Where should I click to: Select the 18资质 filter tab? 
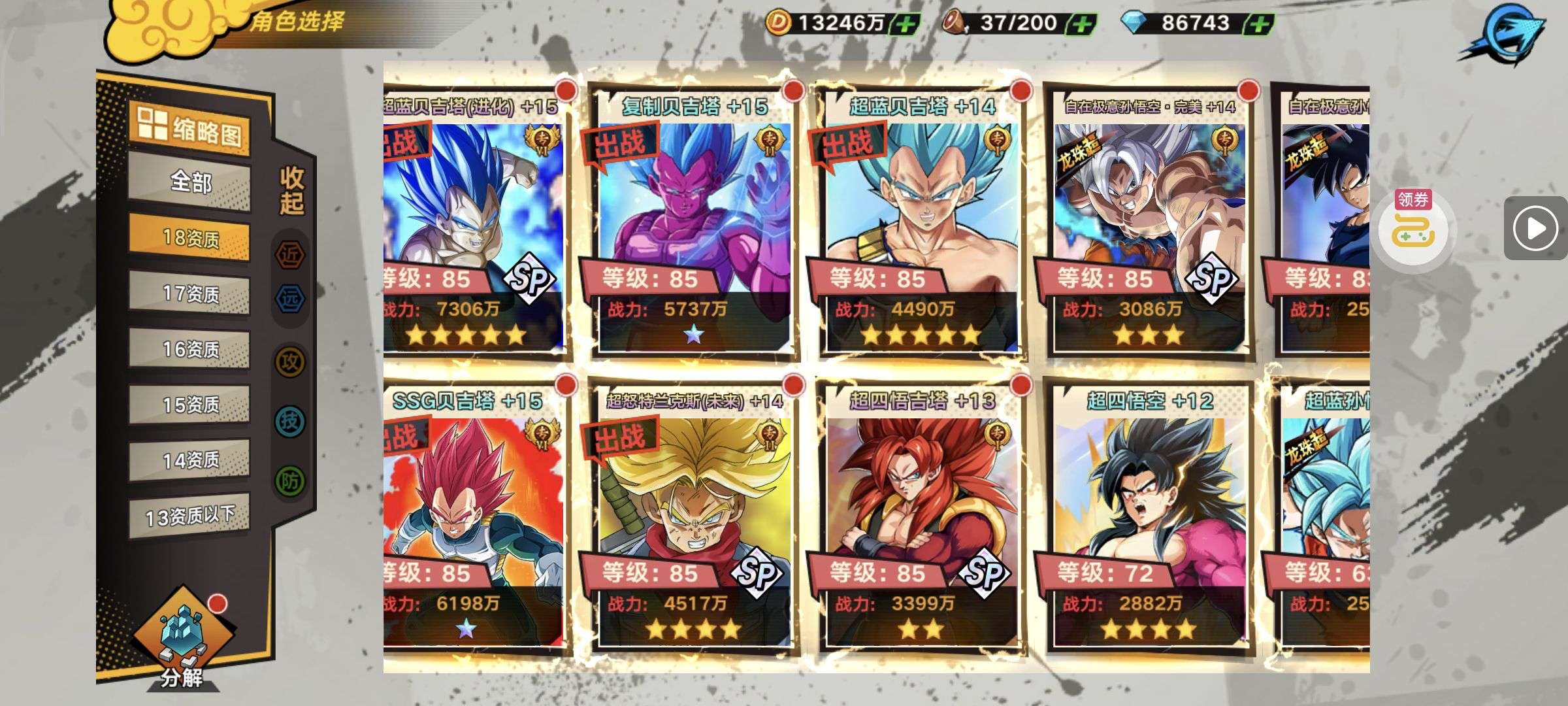pyautogui.click(x=190, y=238)
